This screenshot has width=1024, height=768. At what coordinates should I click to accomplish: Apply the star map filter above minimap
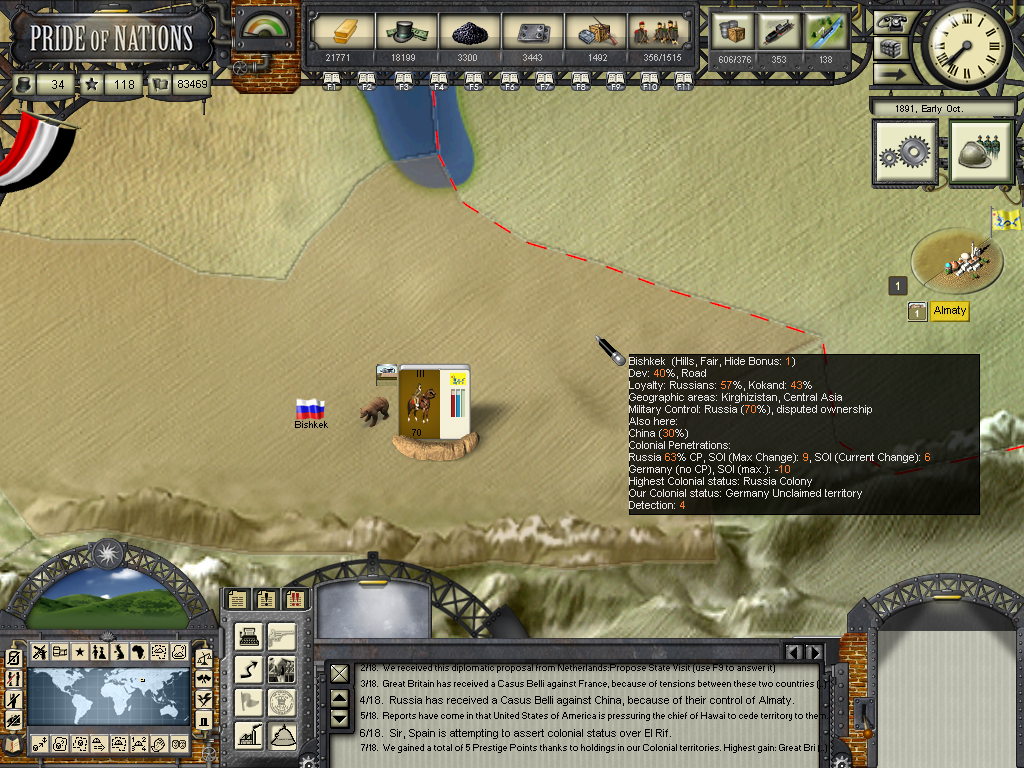(78, 652)
